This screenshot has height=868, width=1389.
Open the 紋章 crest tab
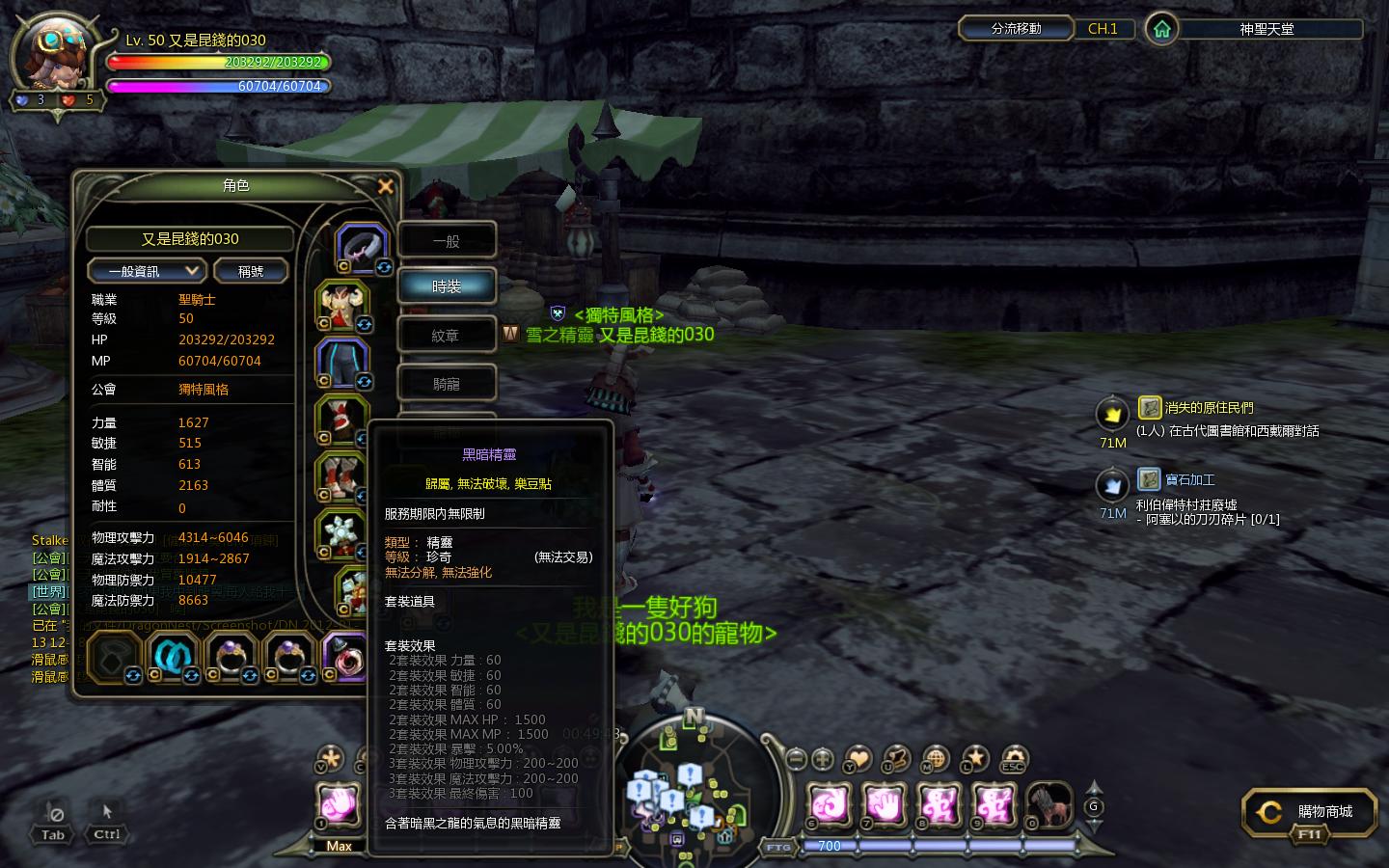(447, 335)
